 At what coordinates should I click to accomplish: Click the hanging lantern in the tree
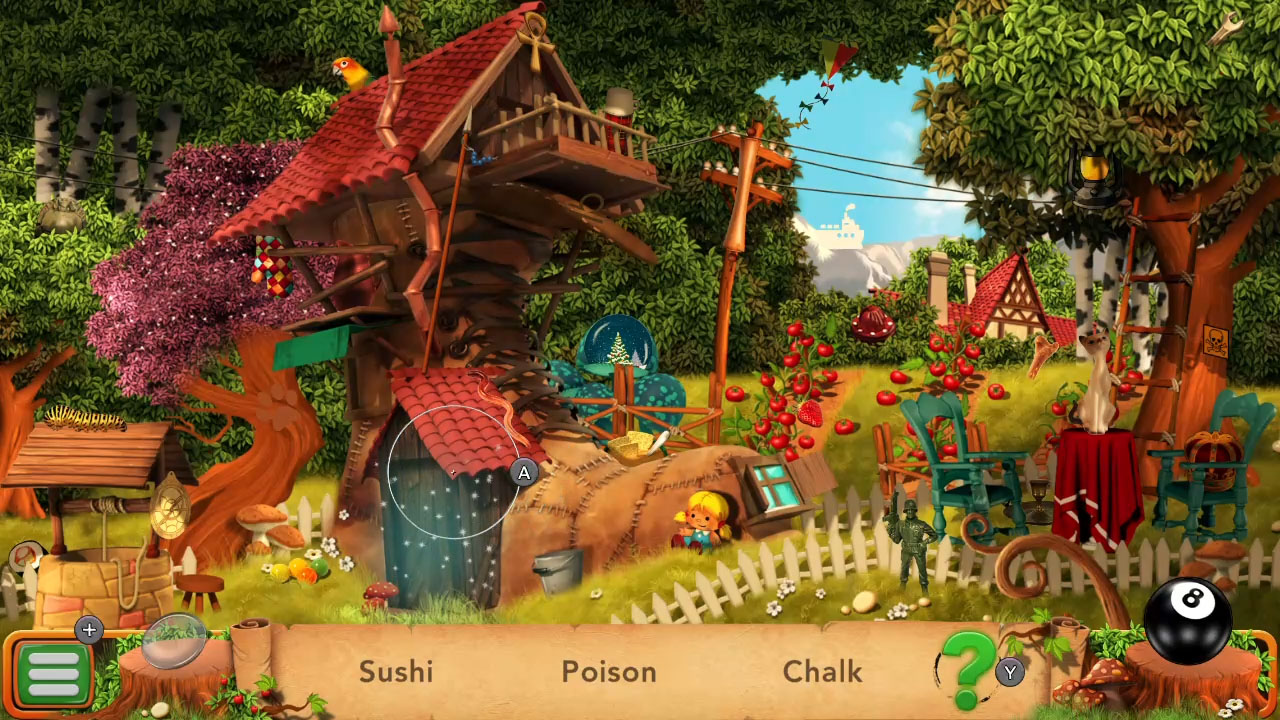click(1092, 172)
